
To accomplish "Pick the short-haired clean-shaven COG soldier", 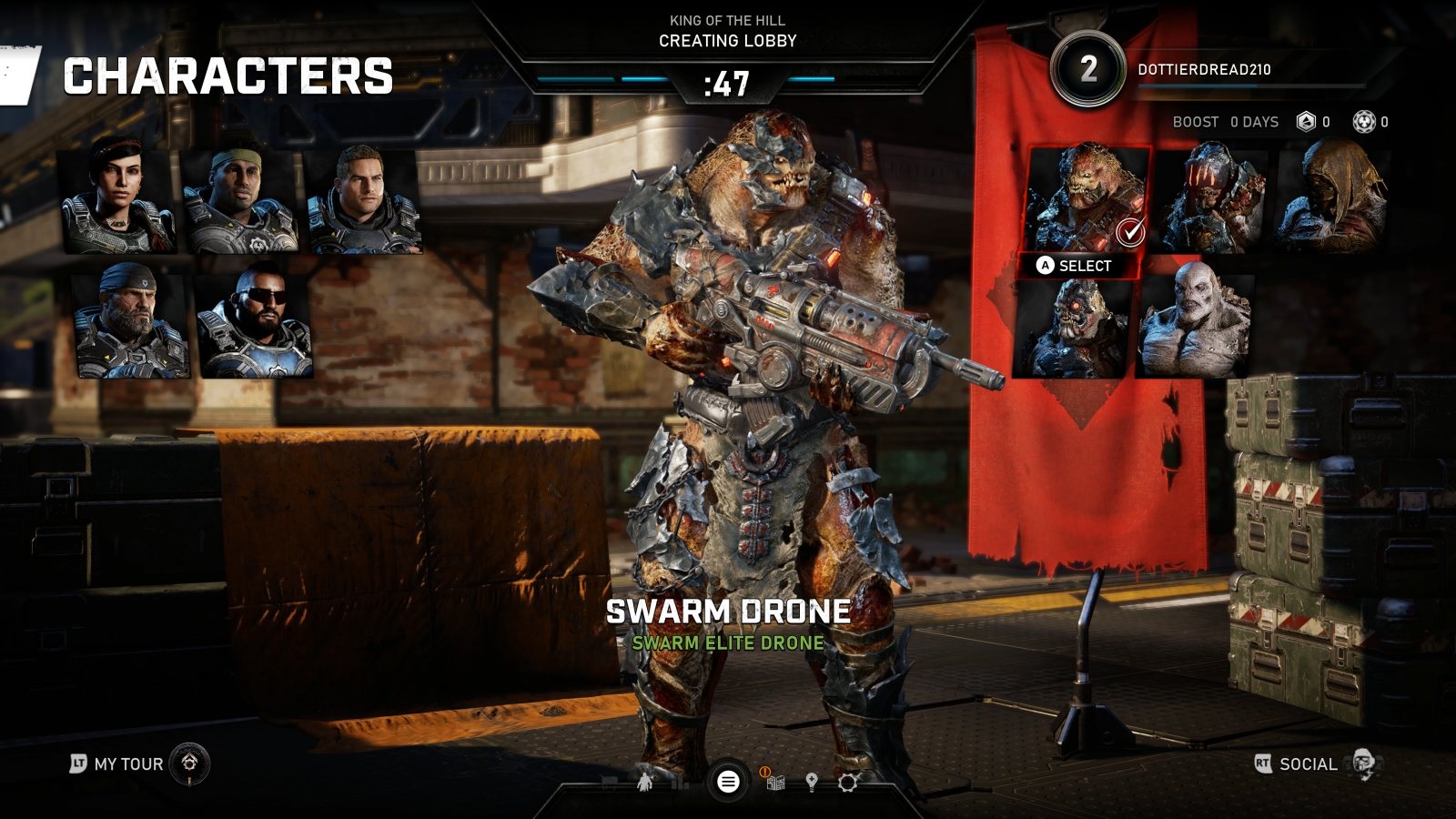I will click(x=363, y=200).
